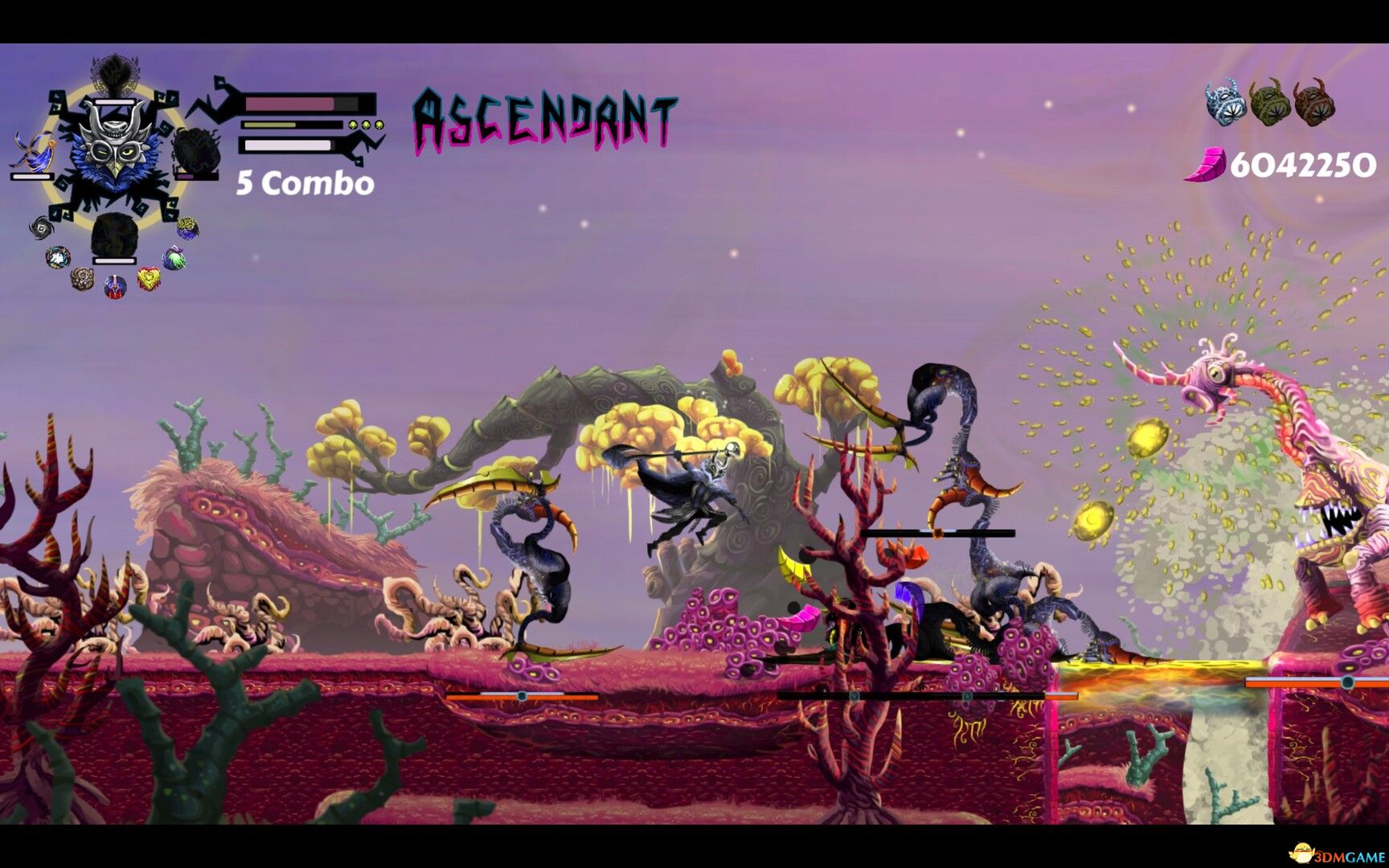
Task: Select the blue-white orb perk icon
Action: click(x=57, y=256)
